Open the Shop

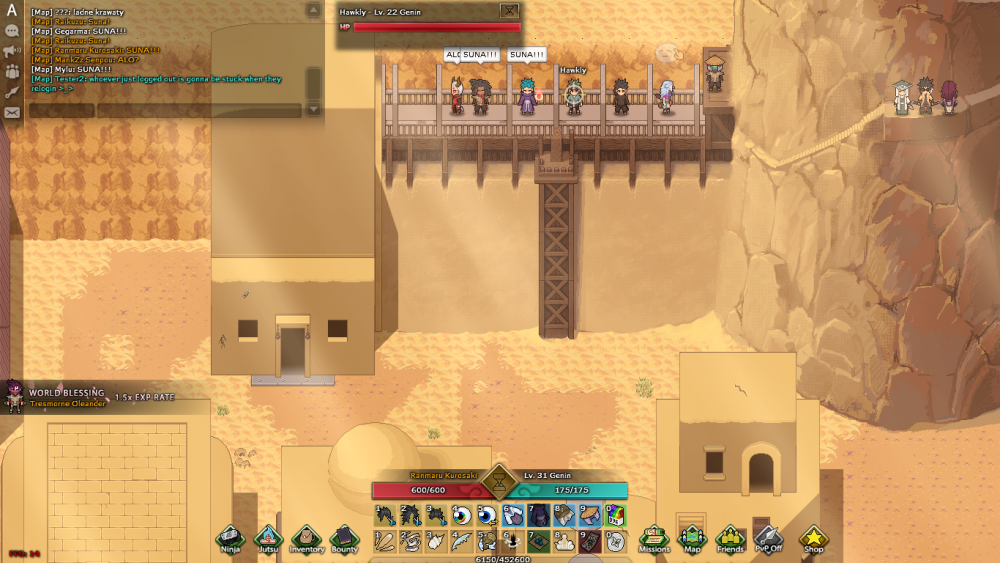point(813,539)
